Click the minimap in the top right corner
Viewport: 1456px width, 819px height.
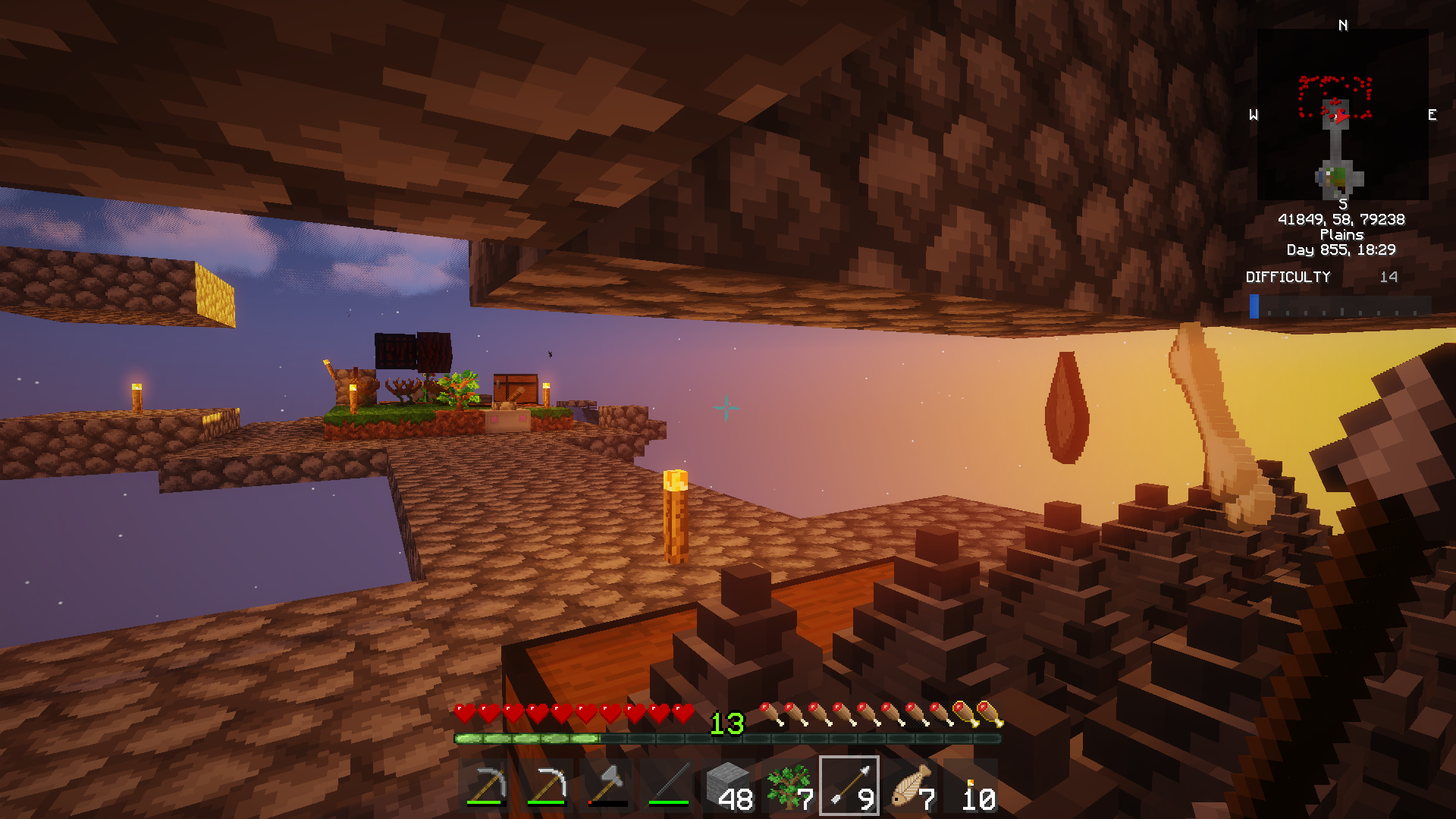coord(1342,114)
